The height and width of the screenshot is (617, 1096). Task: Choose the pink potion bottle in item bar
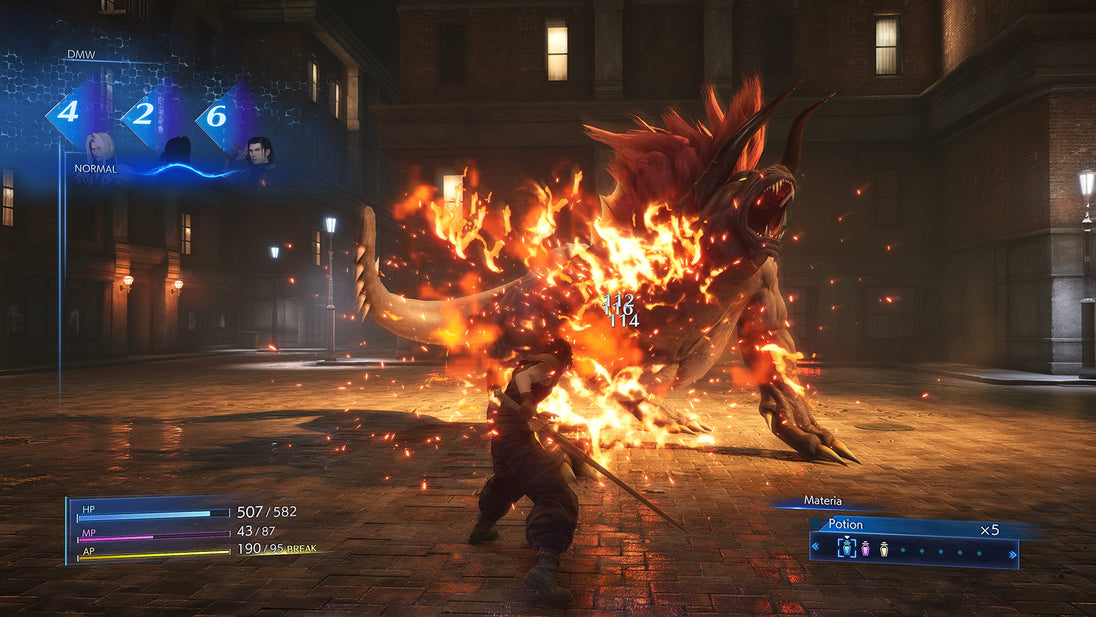click(866, 548)
